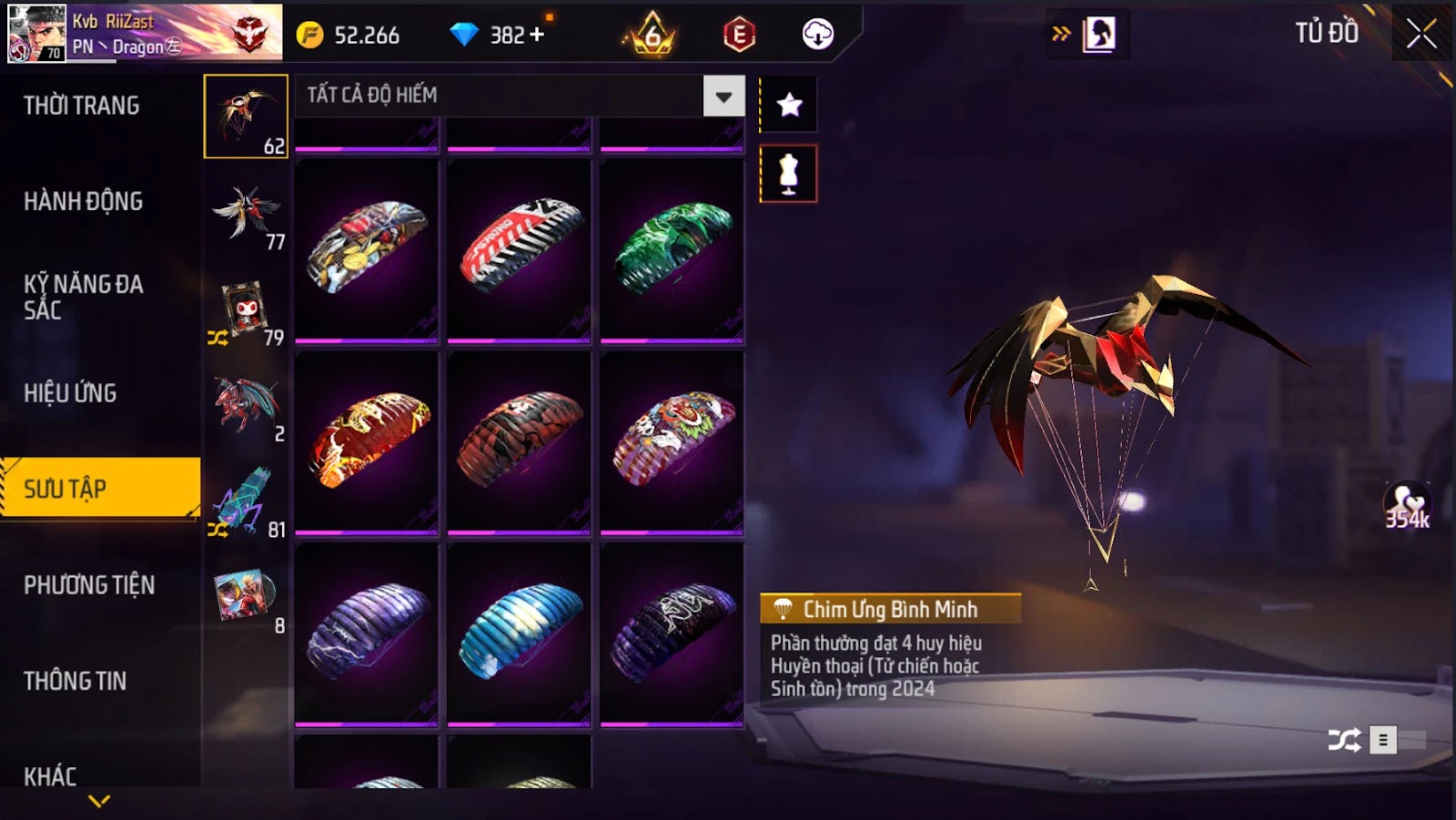This screenshot has width=1456, height=820.
Task: Switch to the Hành Động tab
Action: (x=83, y=201)
